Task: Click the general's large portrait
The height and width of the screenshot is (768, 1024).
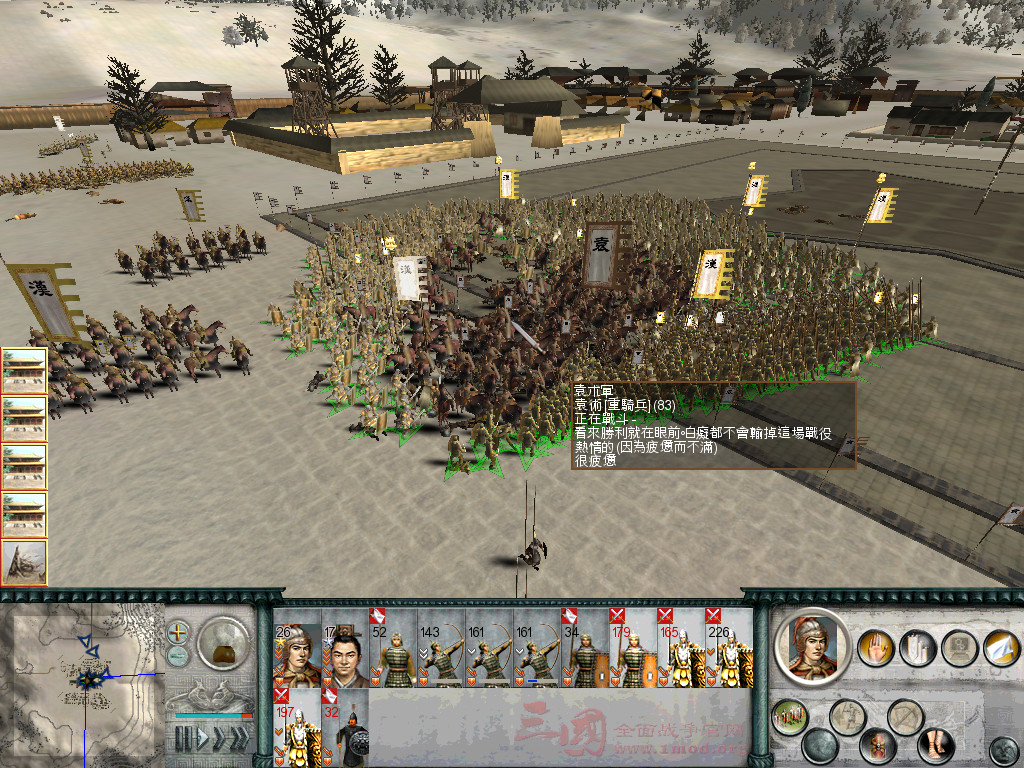Action: tap(812, 647)
